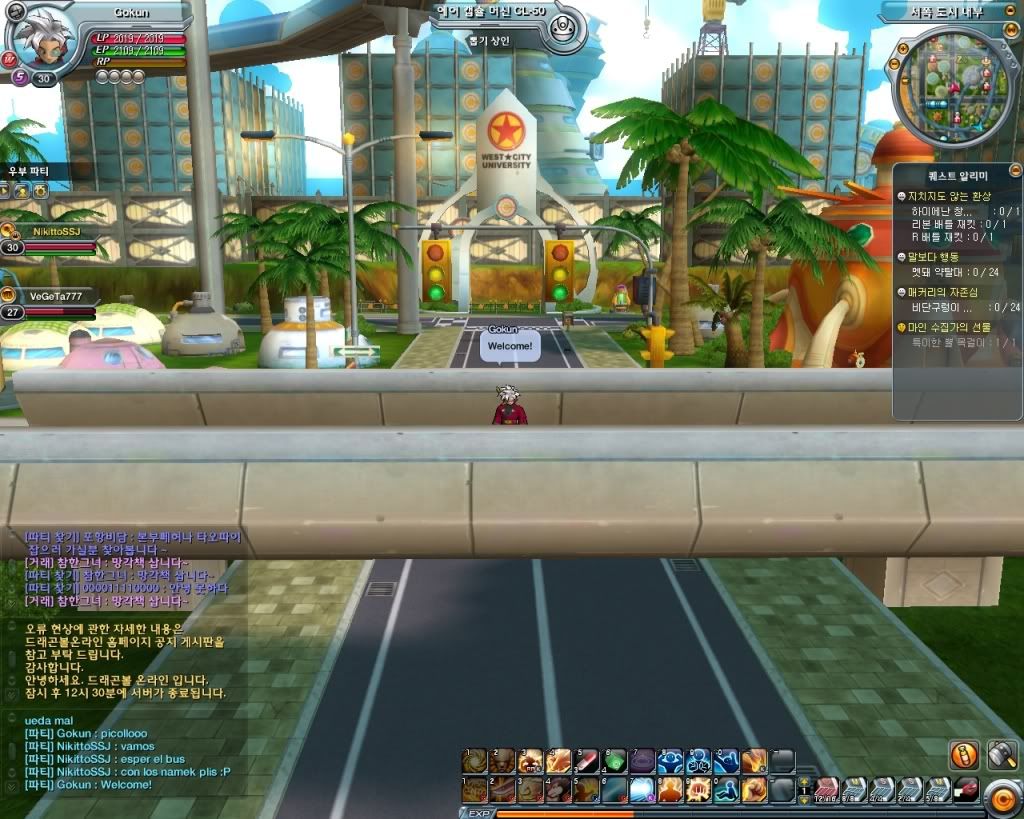The width and height of the screenshot is (1024, 819).
Task: Click the orange capsule icon button
Action: point(965,755)
